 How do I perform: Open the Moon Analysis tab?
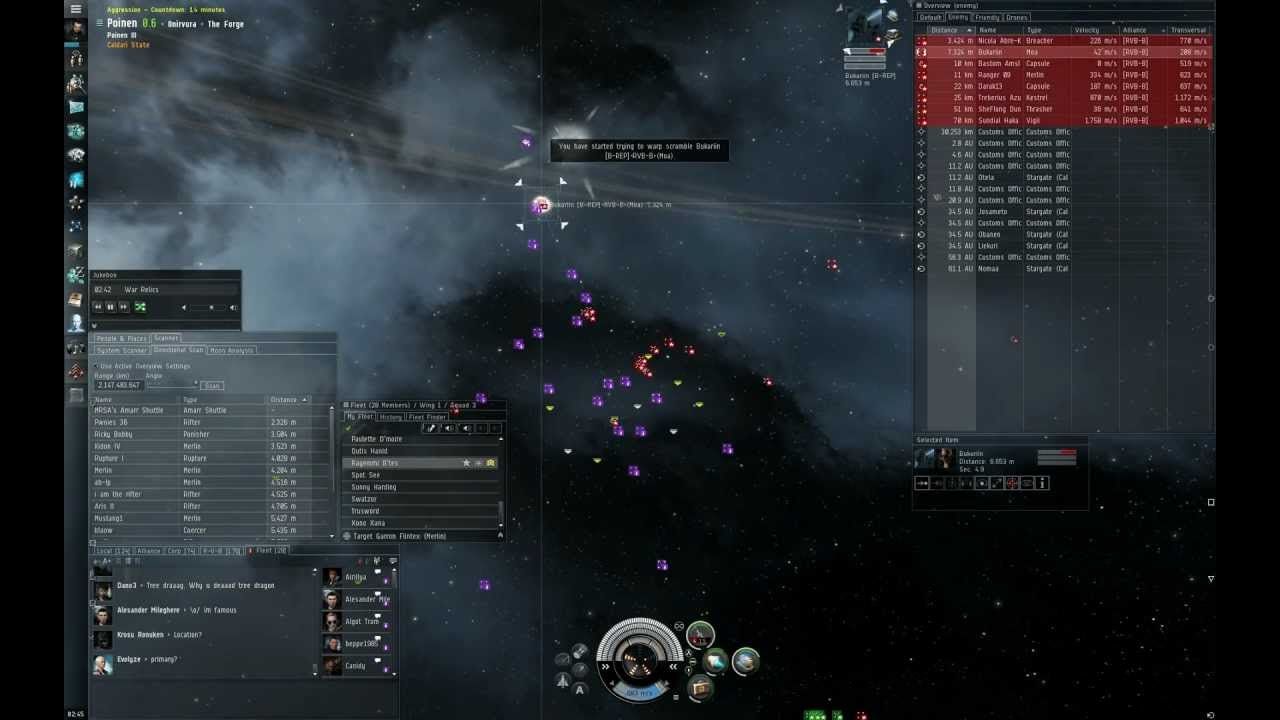pos(231,350)
